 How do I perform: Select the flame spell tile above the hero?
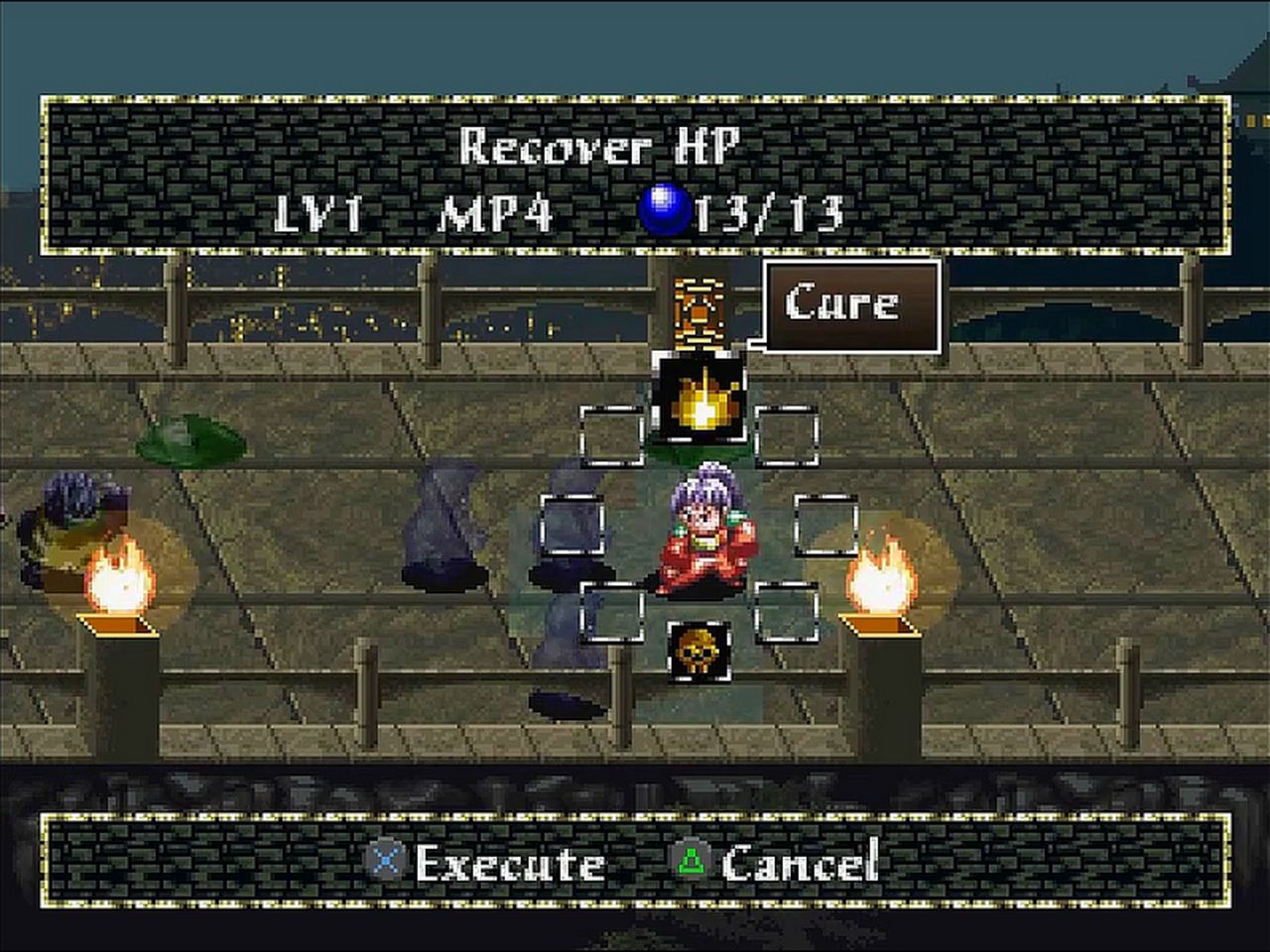coord(699,400)
